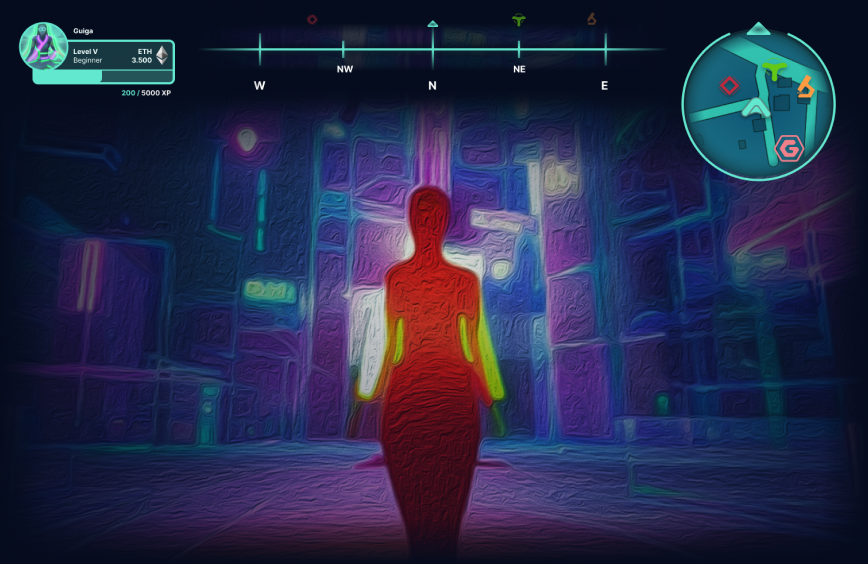Open Guiga's player avatar portrait

pyautogui.click(x=43, y=46)
